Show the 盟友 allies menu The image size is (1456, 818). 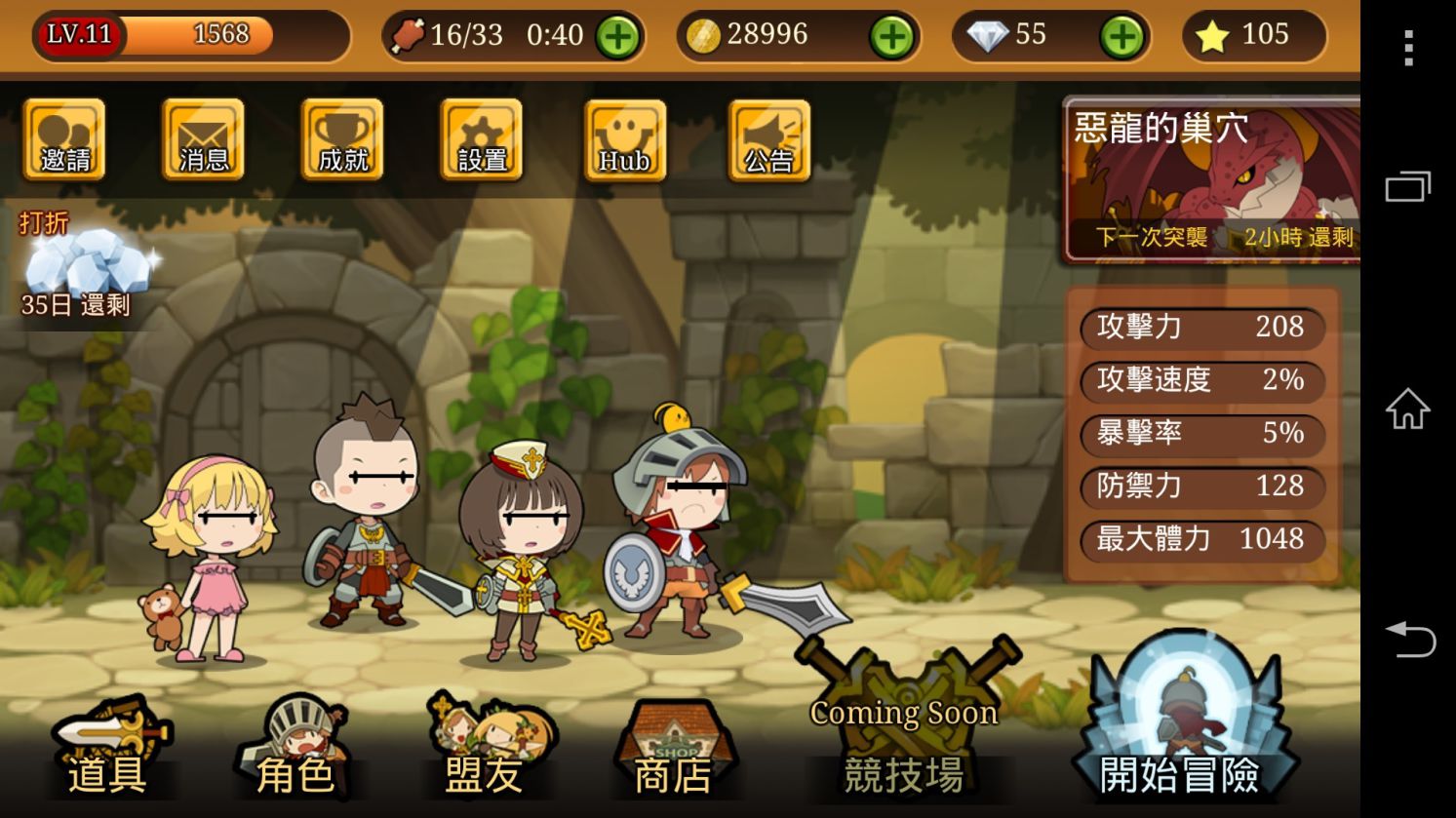tap(485, 753)
